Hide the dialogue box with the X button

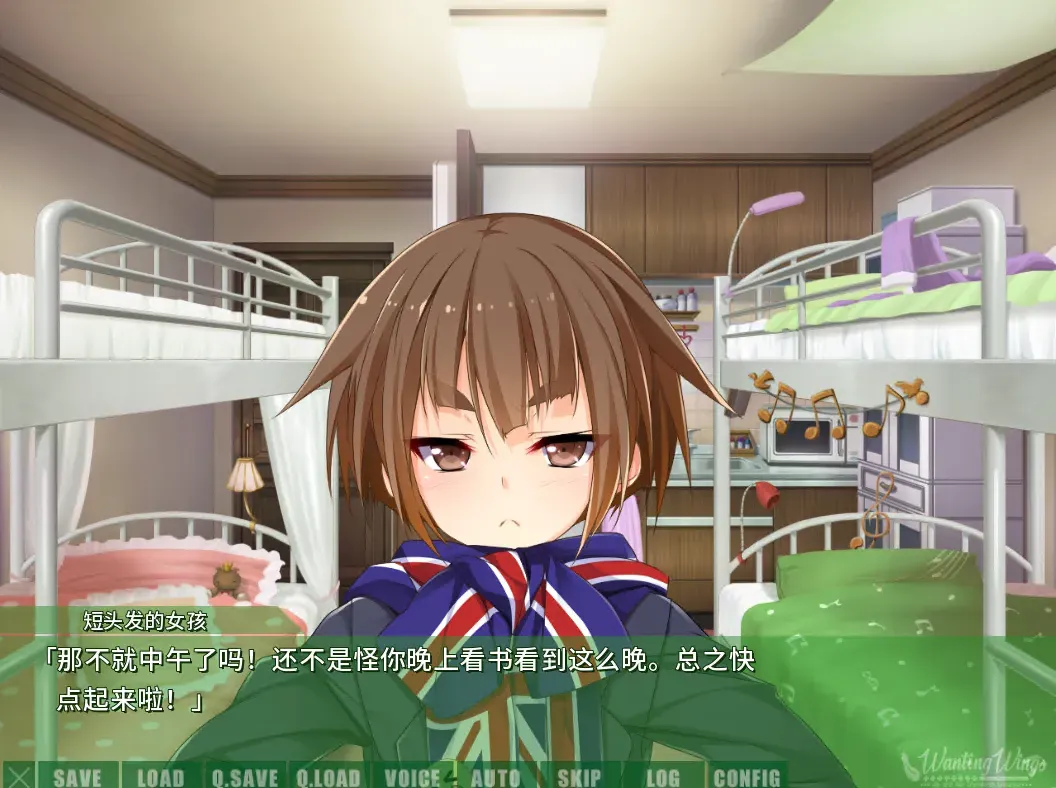tap(19, 776)
